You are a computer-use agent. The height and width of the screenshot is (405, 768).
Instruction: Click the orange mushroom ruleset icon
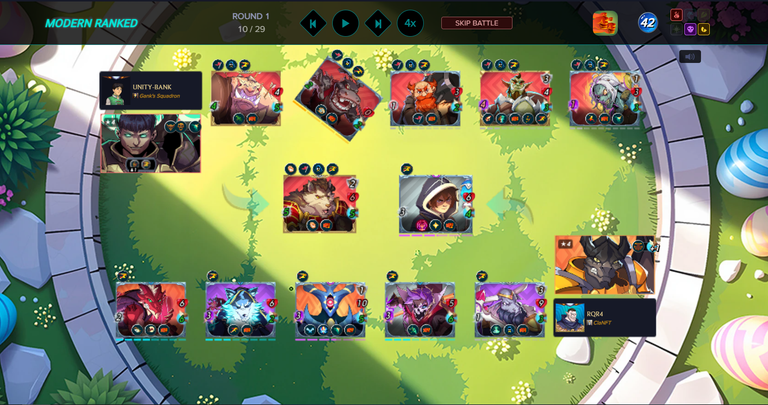coord(605,23)
